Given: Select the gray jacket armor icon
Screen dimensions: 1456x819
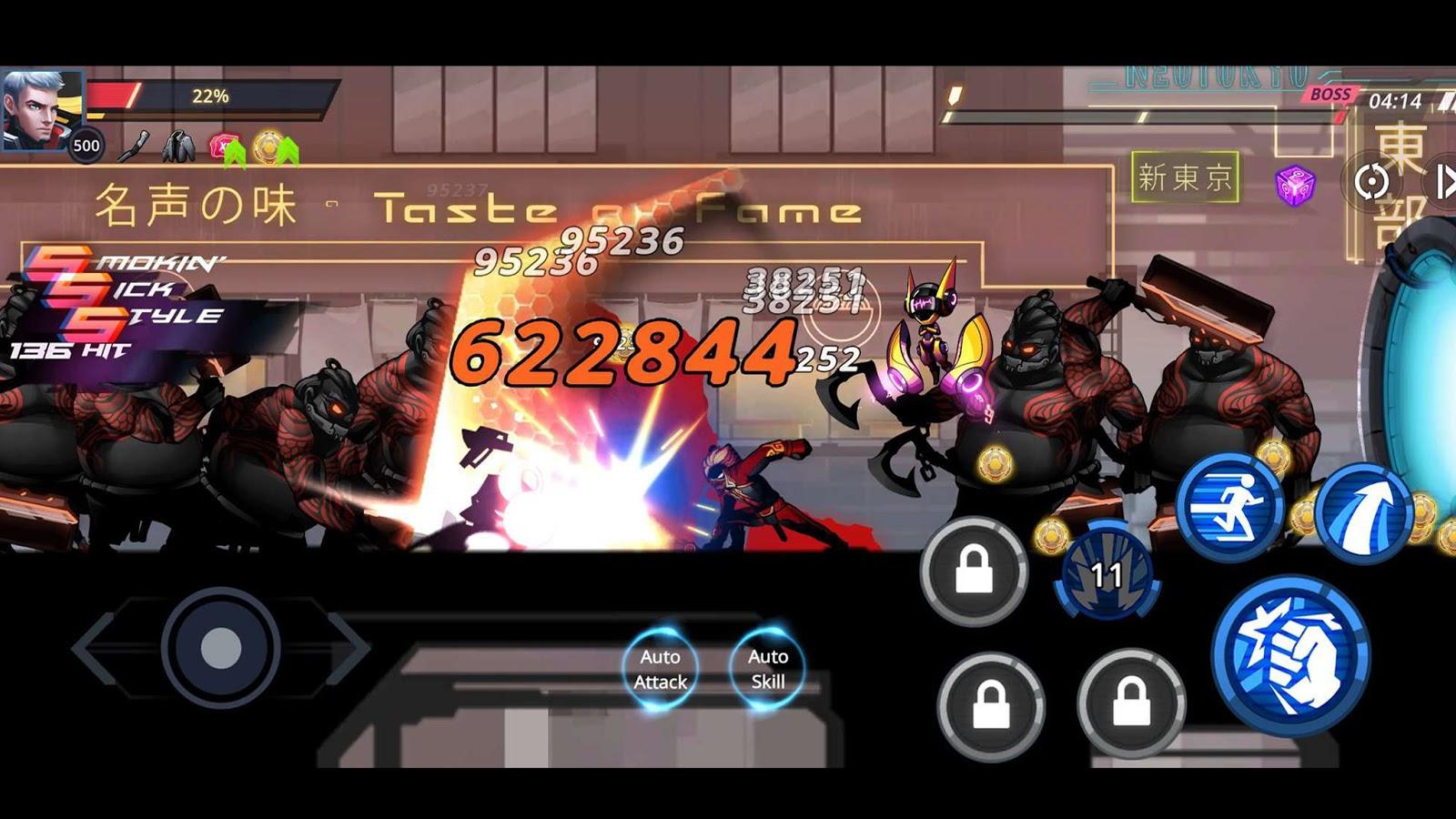Looking at the screenshot, I should pos(179,146).
